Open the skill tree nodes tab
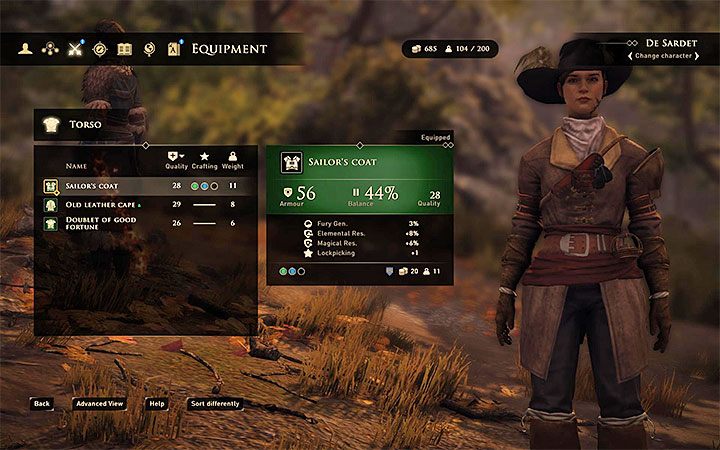This screenshot has width=720, height=450. pos(49,48)
